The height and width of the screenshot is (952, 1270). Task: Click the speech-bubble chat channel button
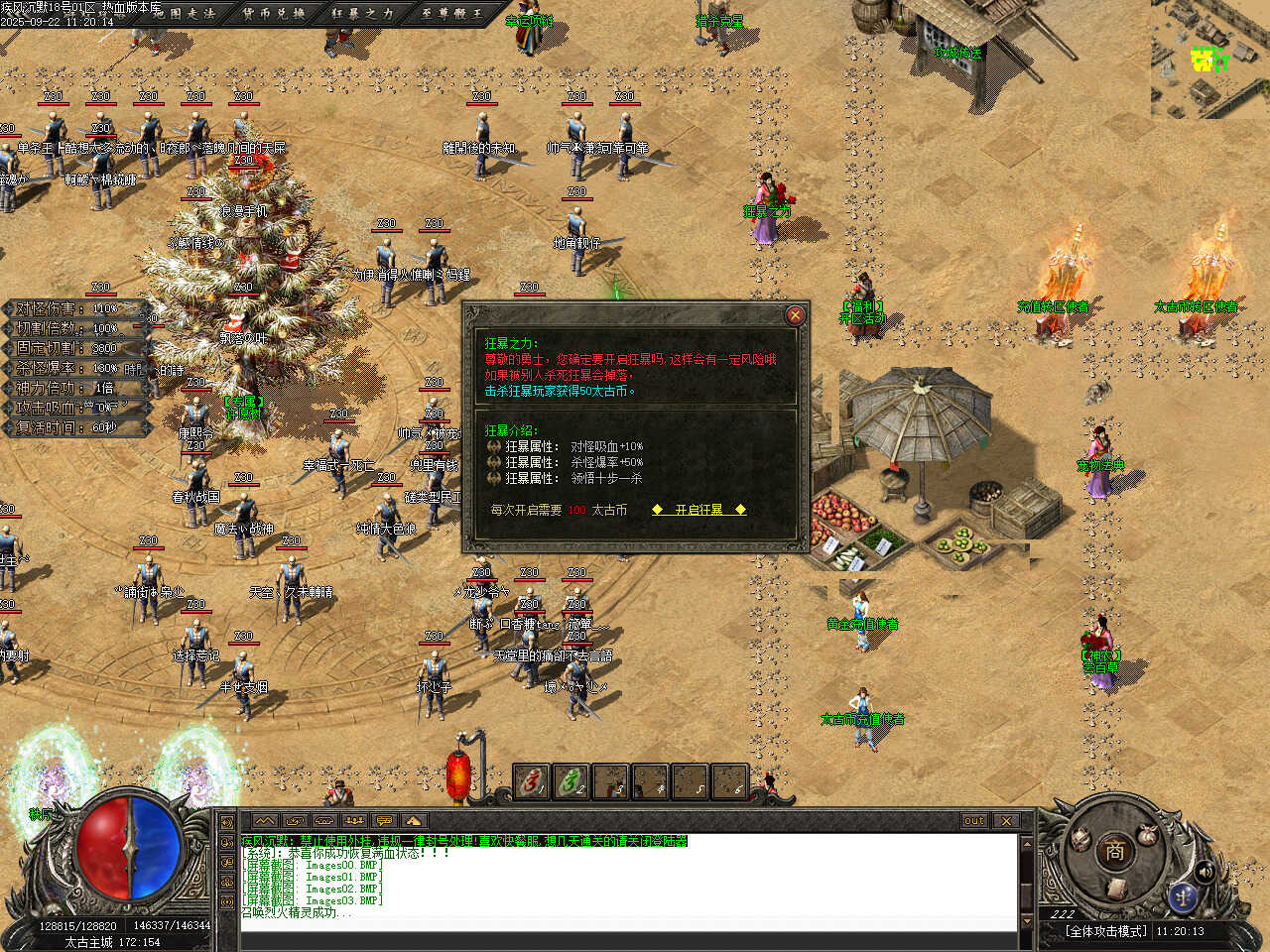(x=384, y=821)
